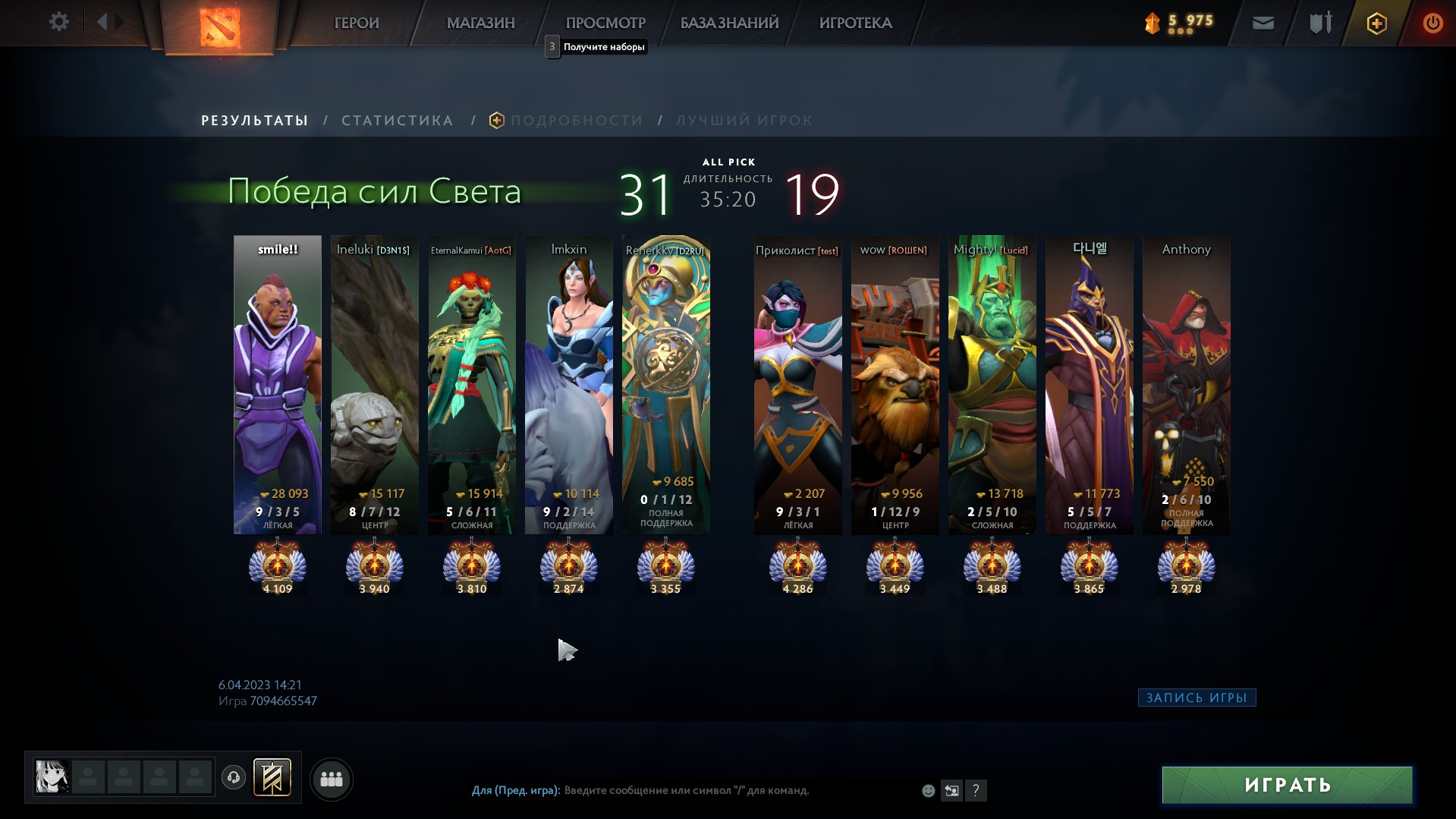Open the mail envelope inbox
The image size is (1456, 819).
[1263, 24]
